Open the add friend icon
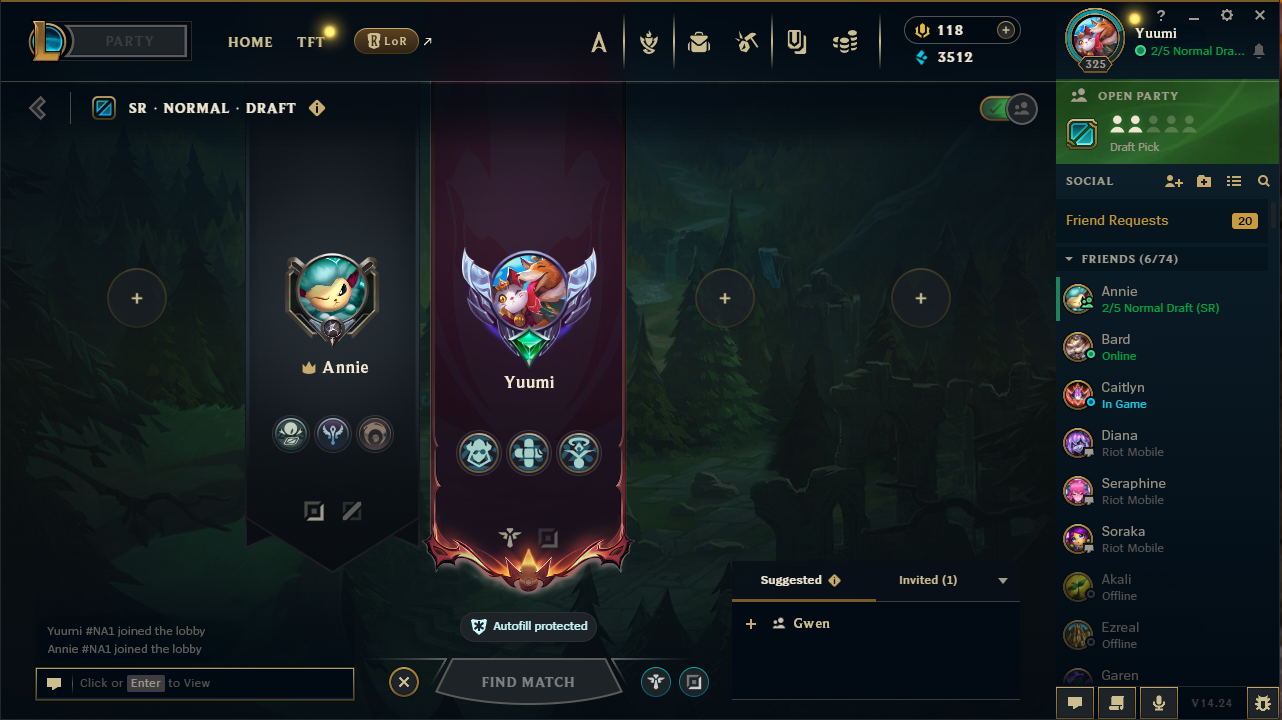 (x=1174, y=181)
